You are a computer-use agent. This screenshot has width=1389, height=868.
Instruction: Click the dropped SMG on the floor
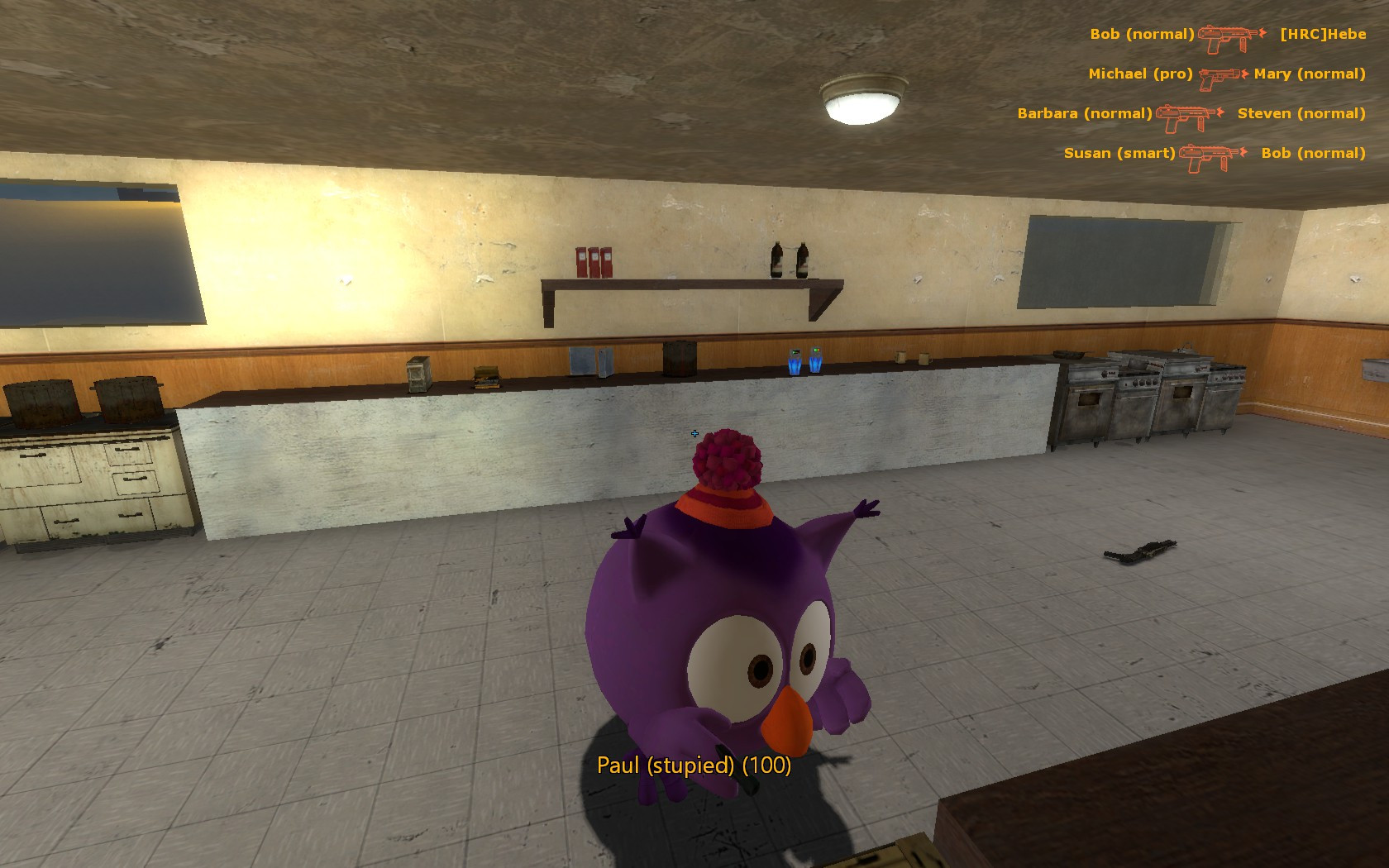coord(1140,552)
